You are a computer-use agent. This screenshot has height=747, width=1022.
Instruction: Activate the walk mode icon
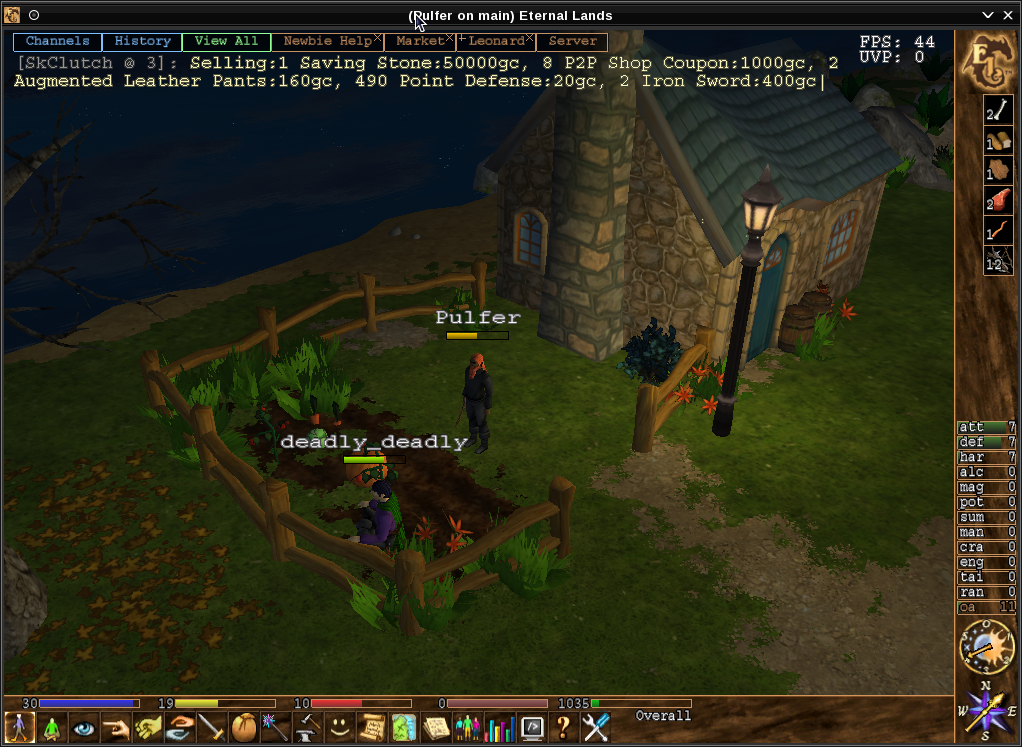point(19,727)
